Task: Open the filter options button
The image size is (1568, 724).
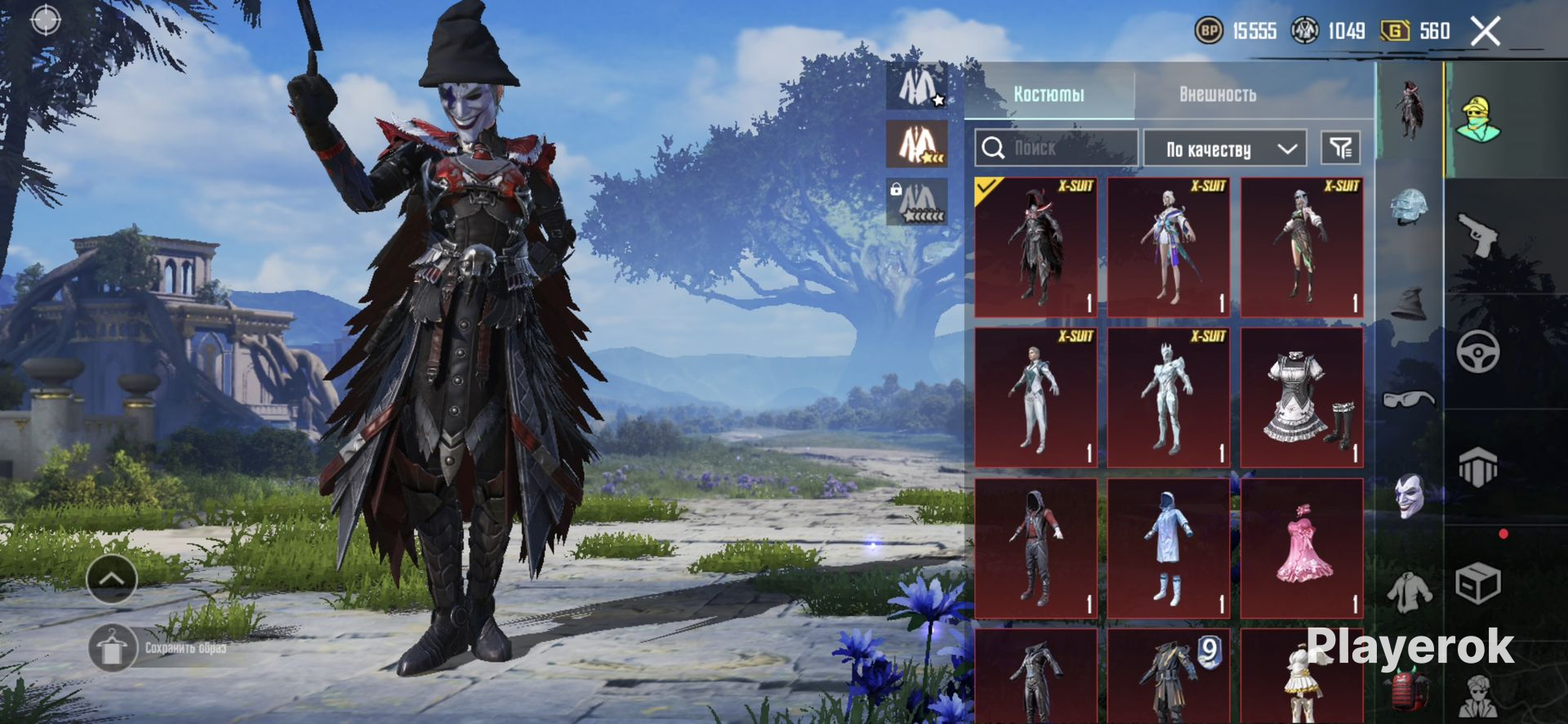Action: tap(1340, 148)
